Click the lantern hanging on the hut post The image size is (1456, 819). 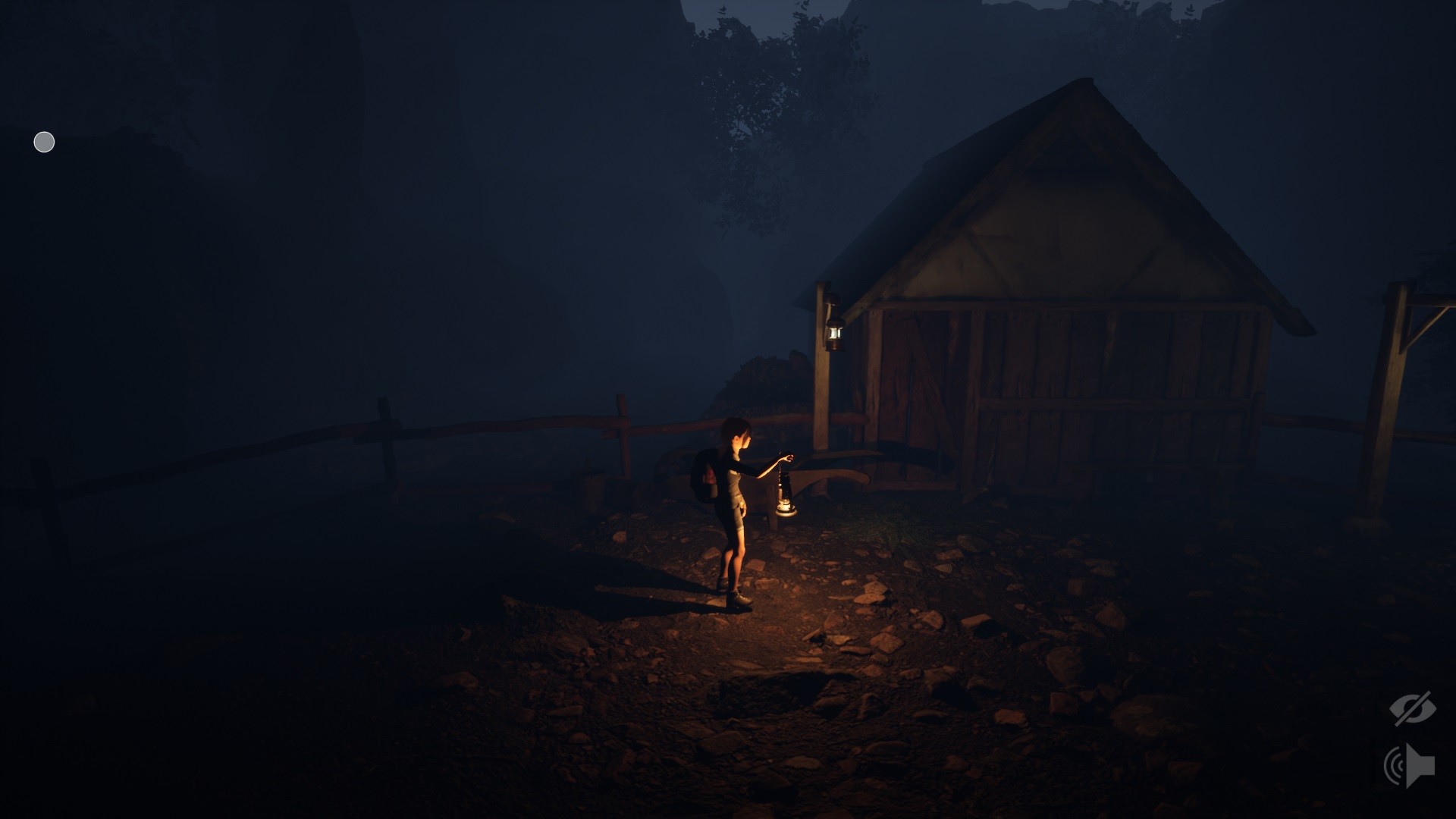pyautogui.click(x=836, y=331)
